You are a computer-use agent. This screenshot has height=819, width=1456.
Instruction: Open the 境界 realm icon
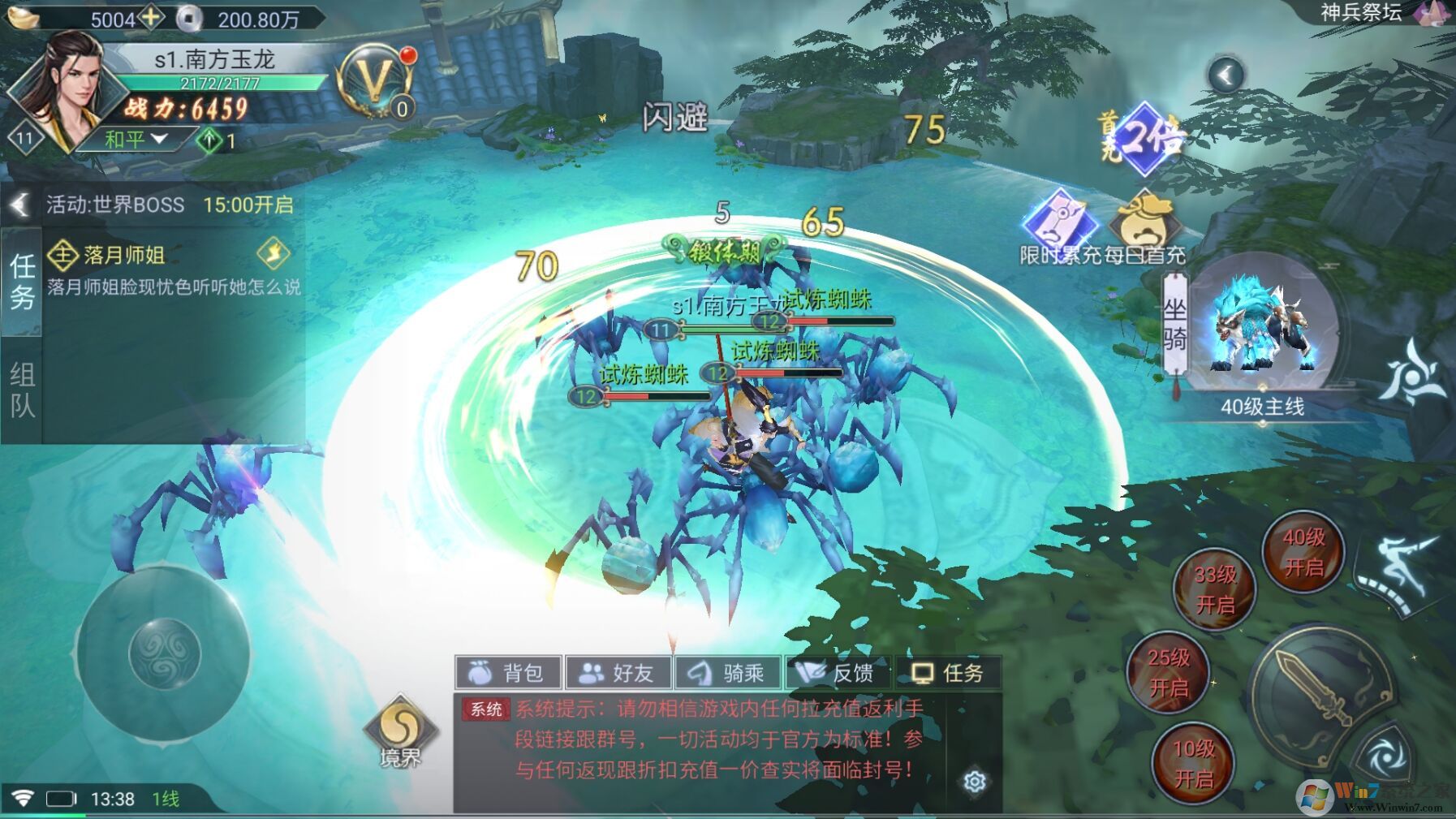tap(400, 730)
